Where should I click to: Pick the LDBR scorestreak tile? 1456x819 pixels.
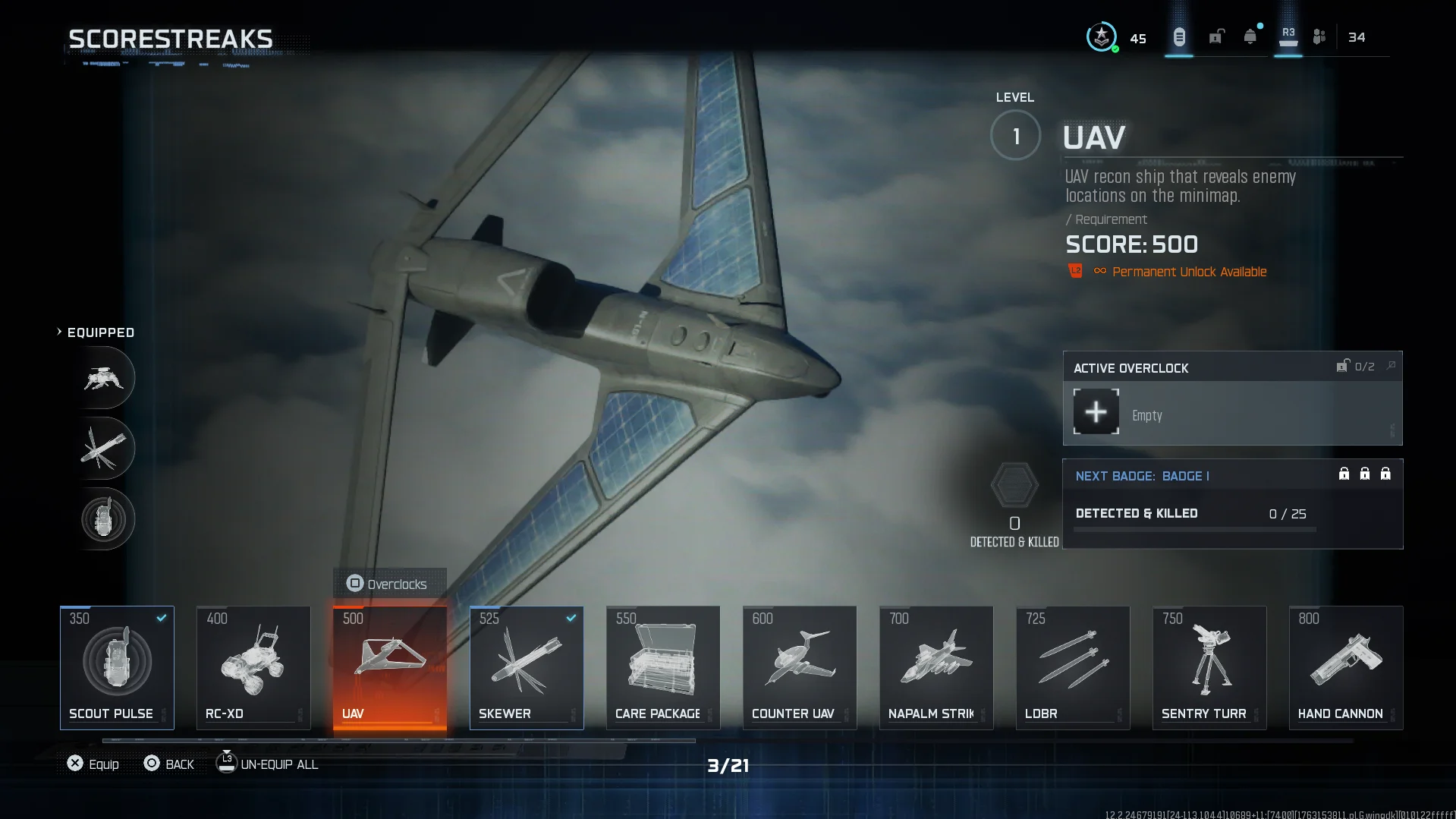point(1073,667)
